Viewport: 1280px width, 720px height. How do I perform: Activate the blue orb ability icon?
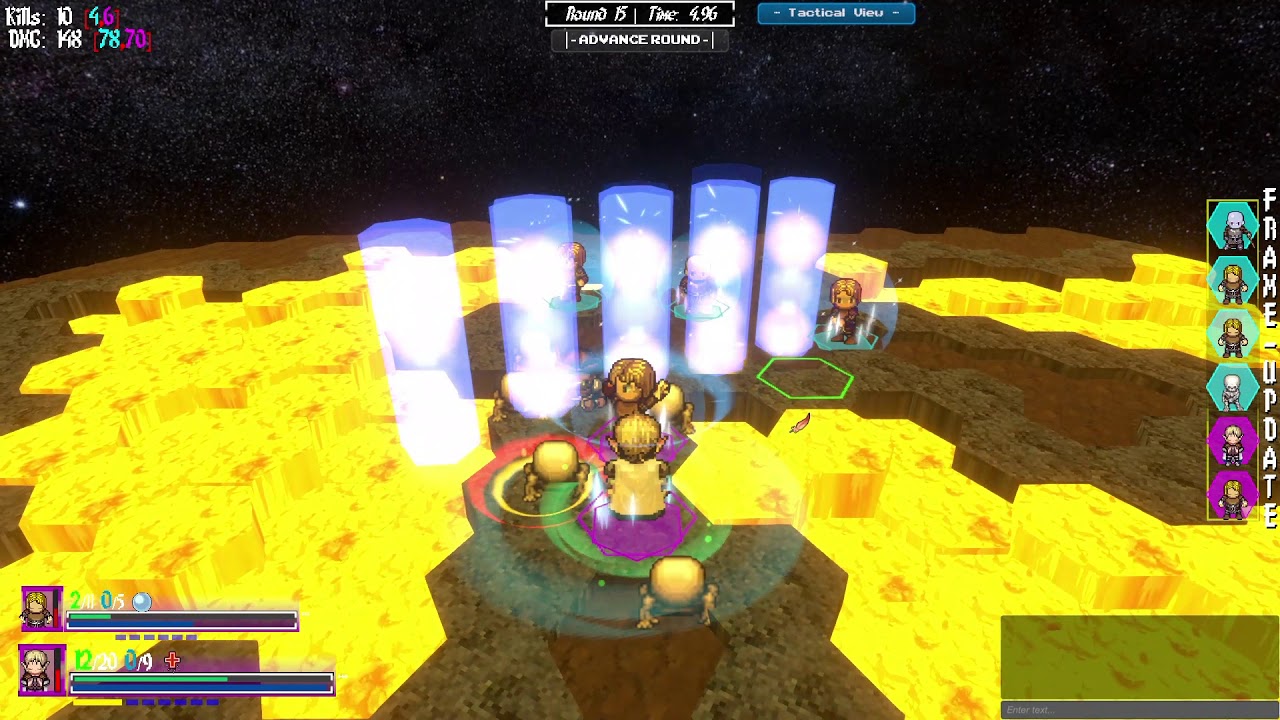(x=142, y=601)
